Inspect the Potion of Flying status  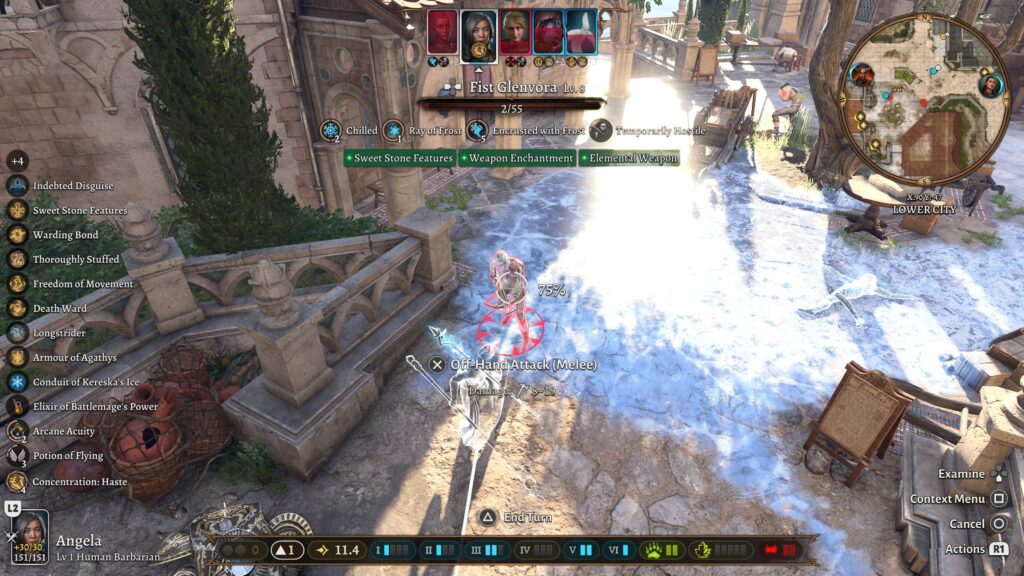pos(17,456)
